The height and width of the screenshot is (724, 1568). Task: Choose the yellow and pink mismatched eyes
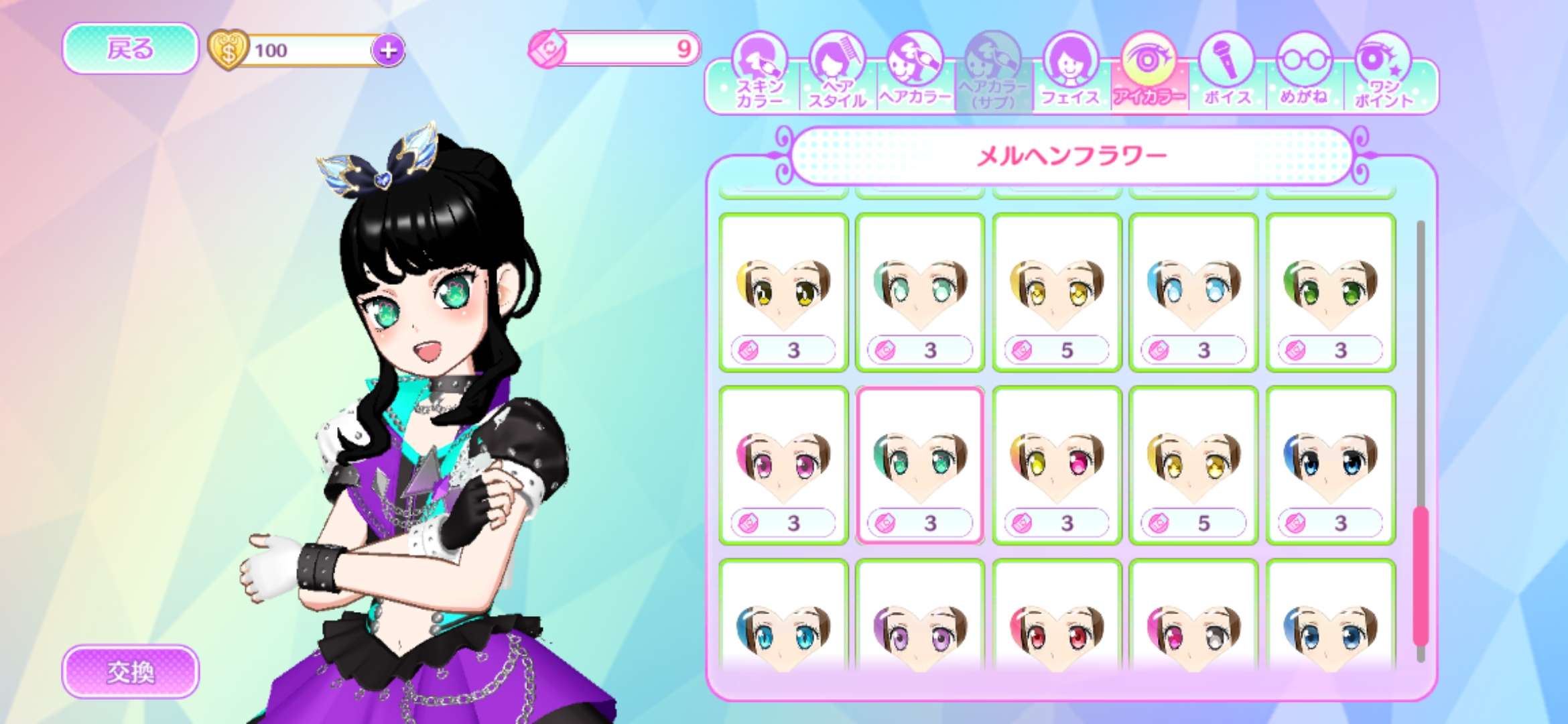click(1057, 465)
